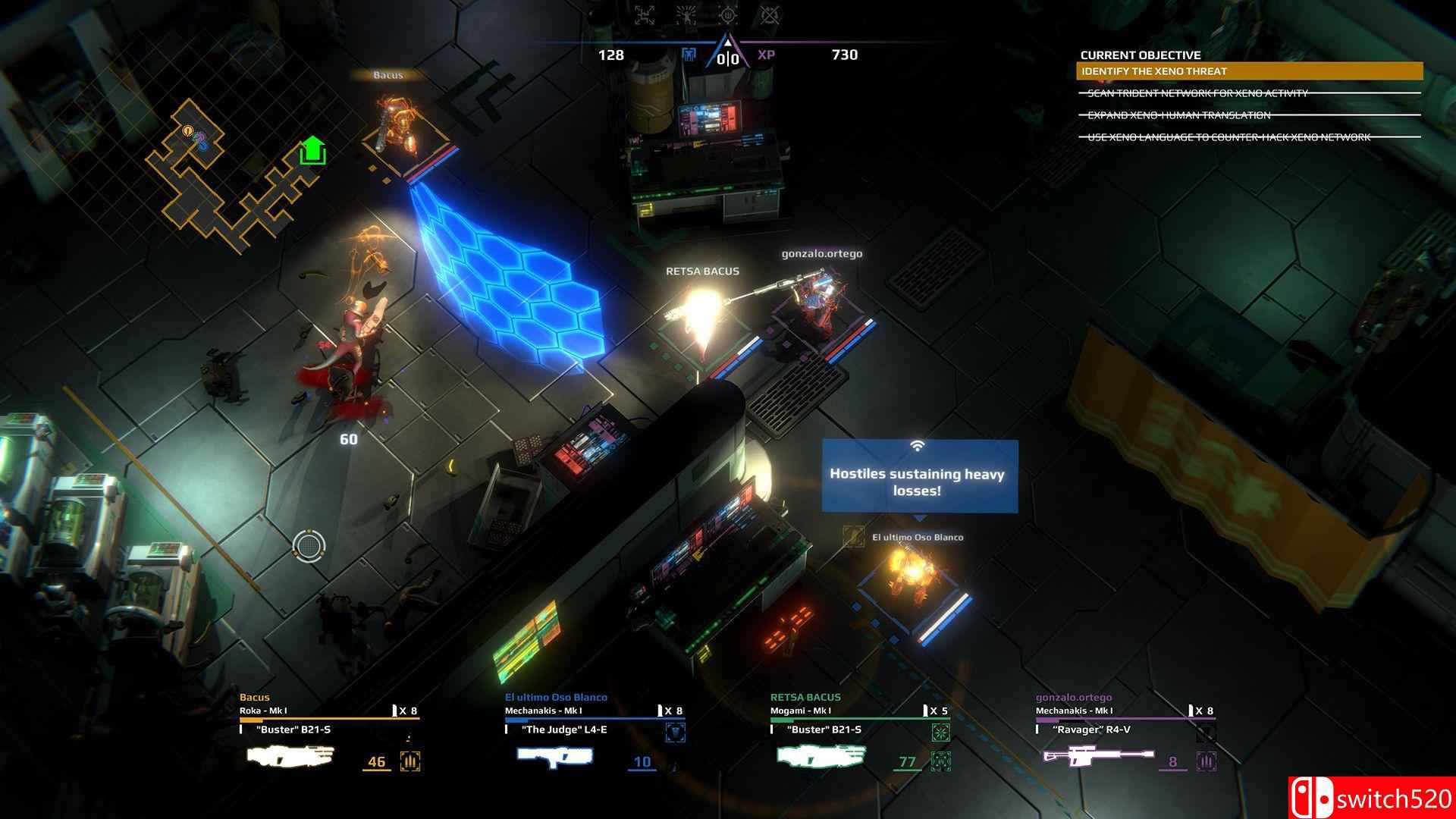Select Bacus's "Buster" B21-S weapon
Image resolution: width=1456 pixels, height=819 pixels.
pyautogui.click(x=290, y=756)
